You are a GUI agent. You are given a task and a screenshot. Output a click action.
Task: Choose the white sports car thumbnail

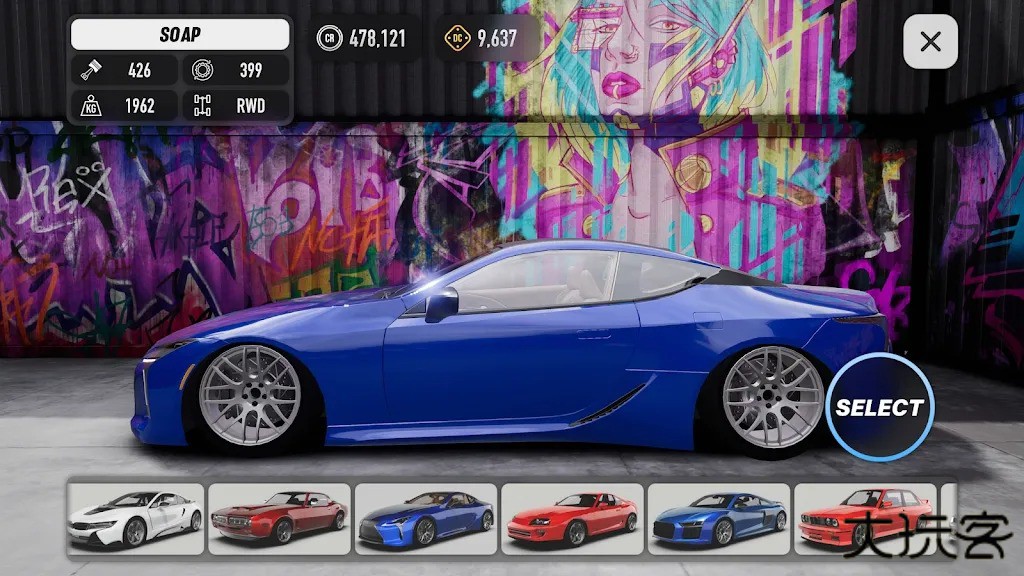tap(136, 518)
